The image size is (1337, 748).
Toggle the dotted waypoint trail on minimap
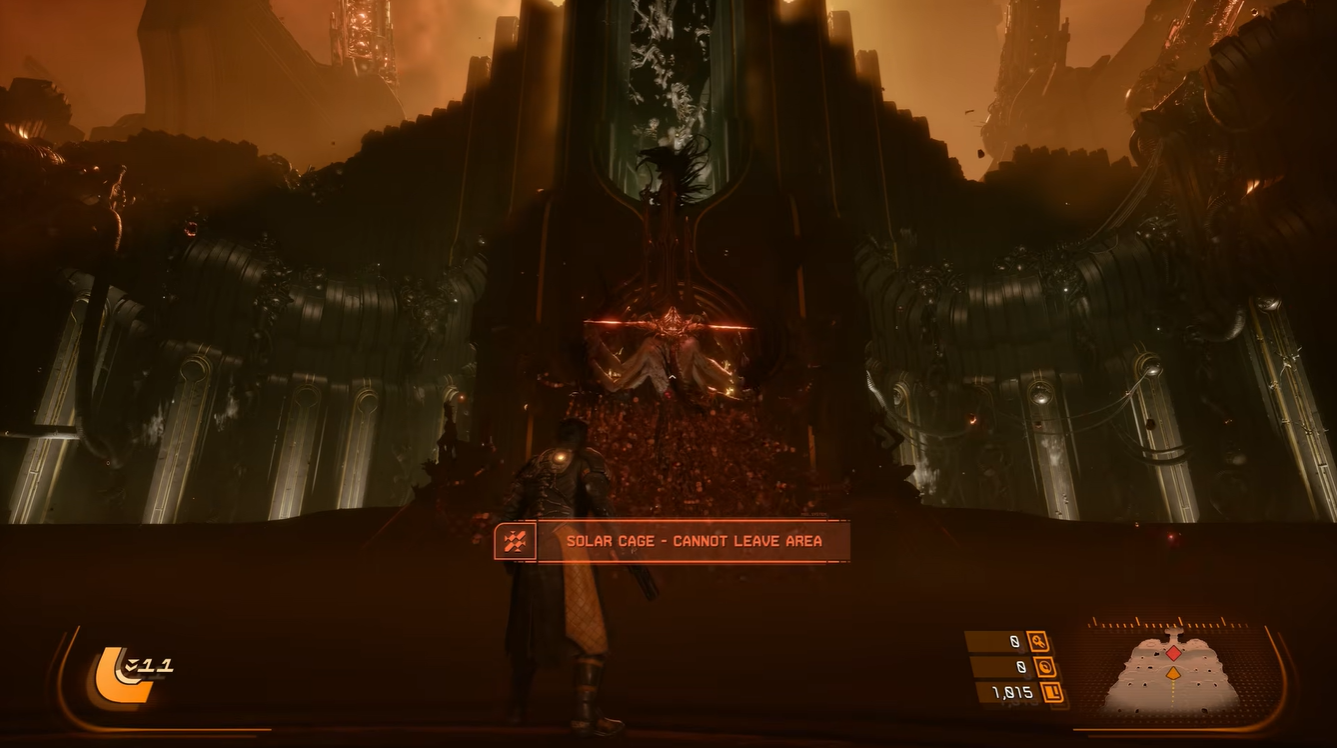tap(1173, 695)
